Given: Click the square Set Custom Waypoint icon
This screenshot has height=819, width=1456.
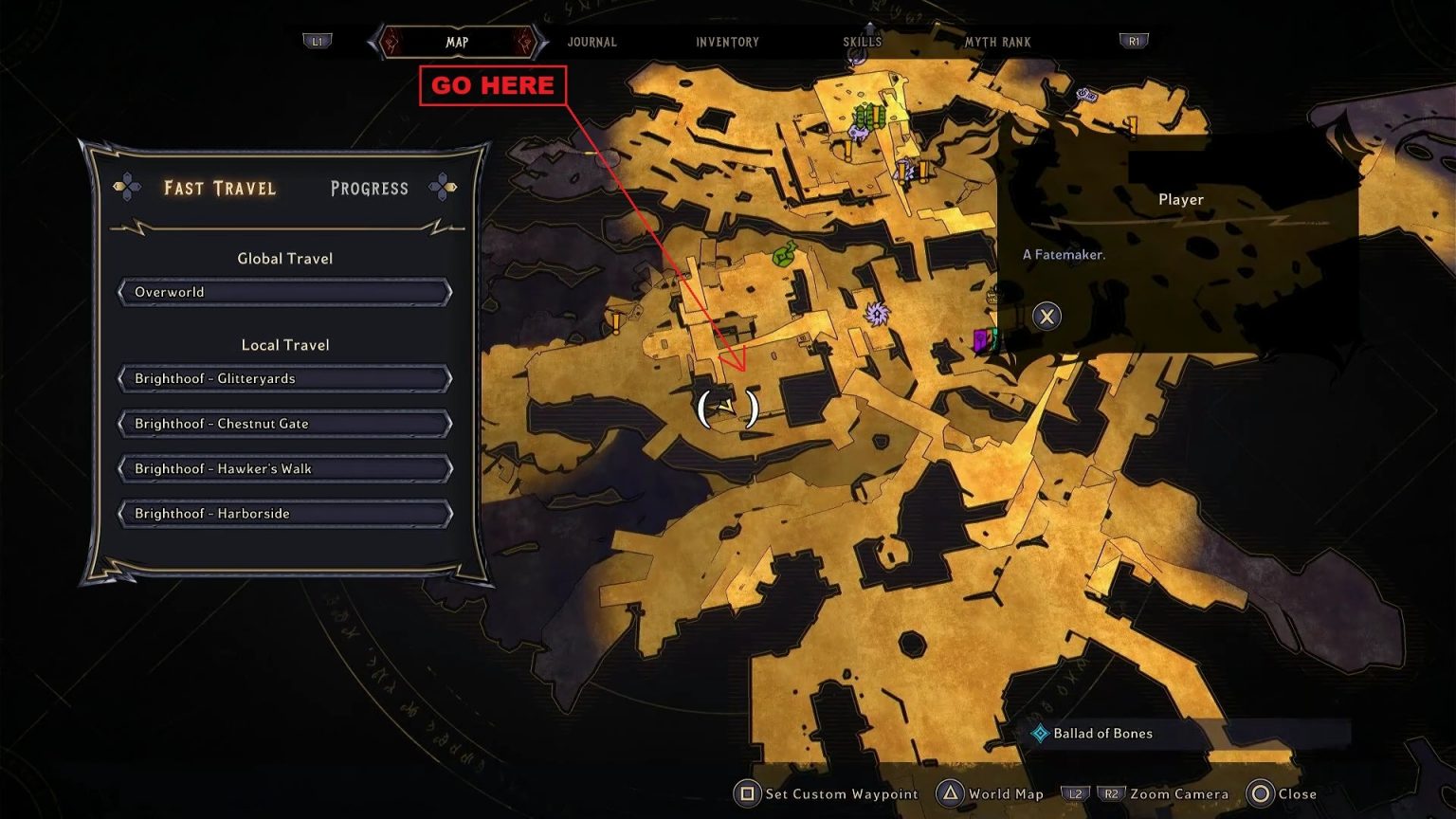Looking at the screenshot, I should (749, 793).
